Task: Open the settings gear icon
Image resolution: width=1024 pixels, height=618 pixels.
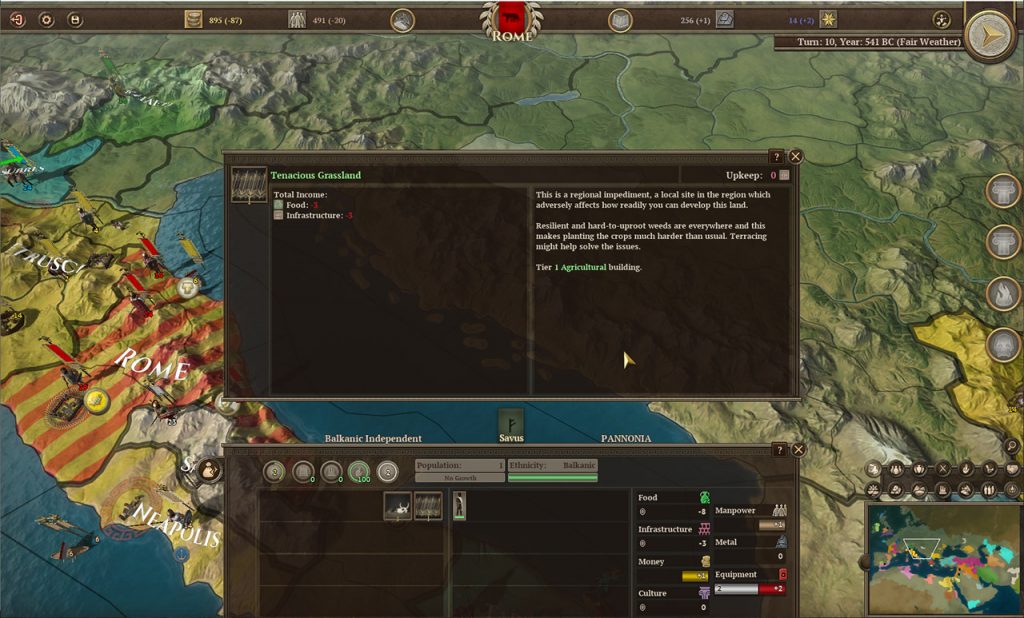Action: click(46, 19)
